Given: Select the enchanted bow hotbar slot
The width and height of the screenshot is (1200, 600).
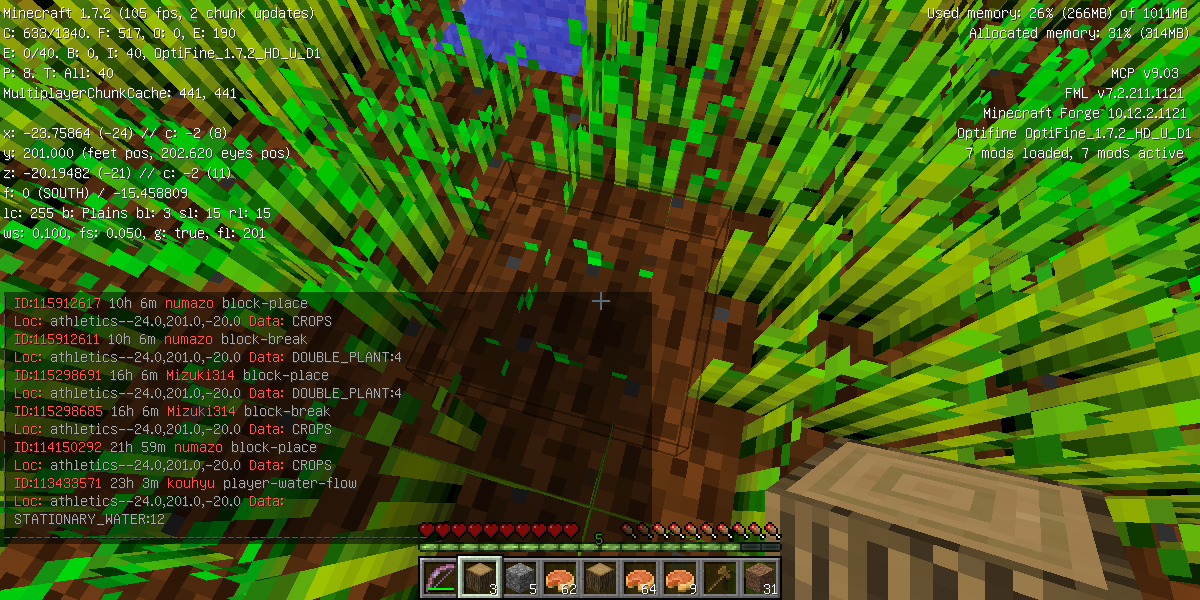Looking at the screenshot, I should click(438, 578).
